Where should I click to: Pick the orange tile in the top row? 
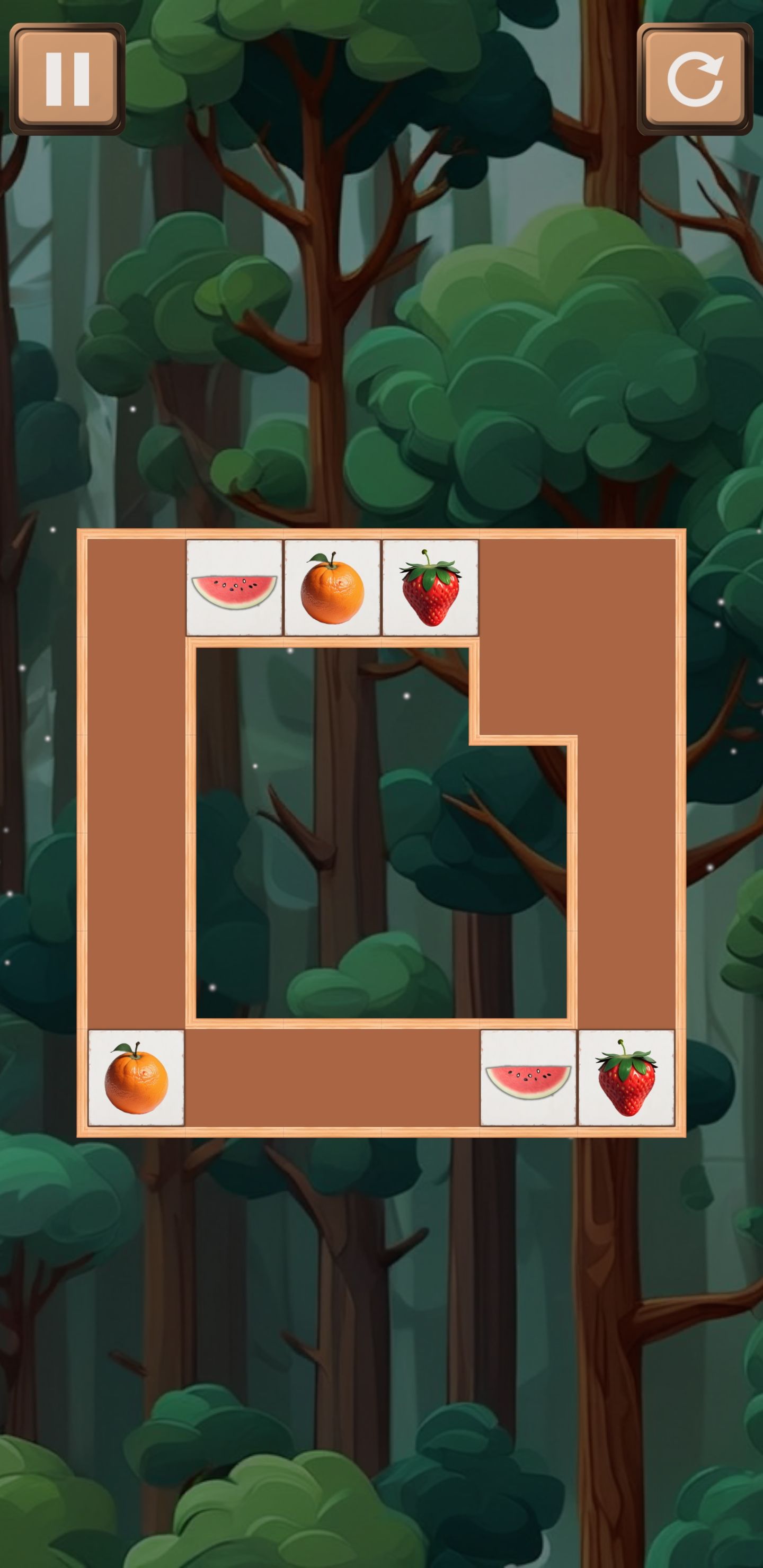[332, 588]
